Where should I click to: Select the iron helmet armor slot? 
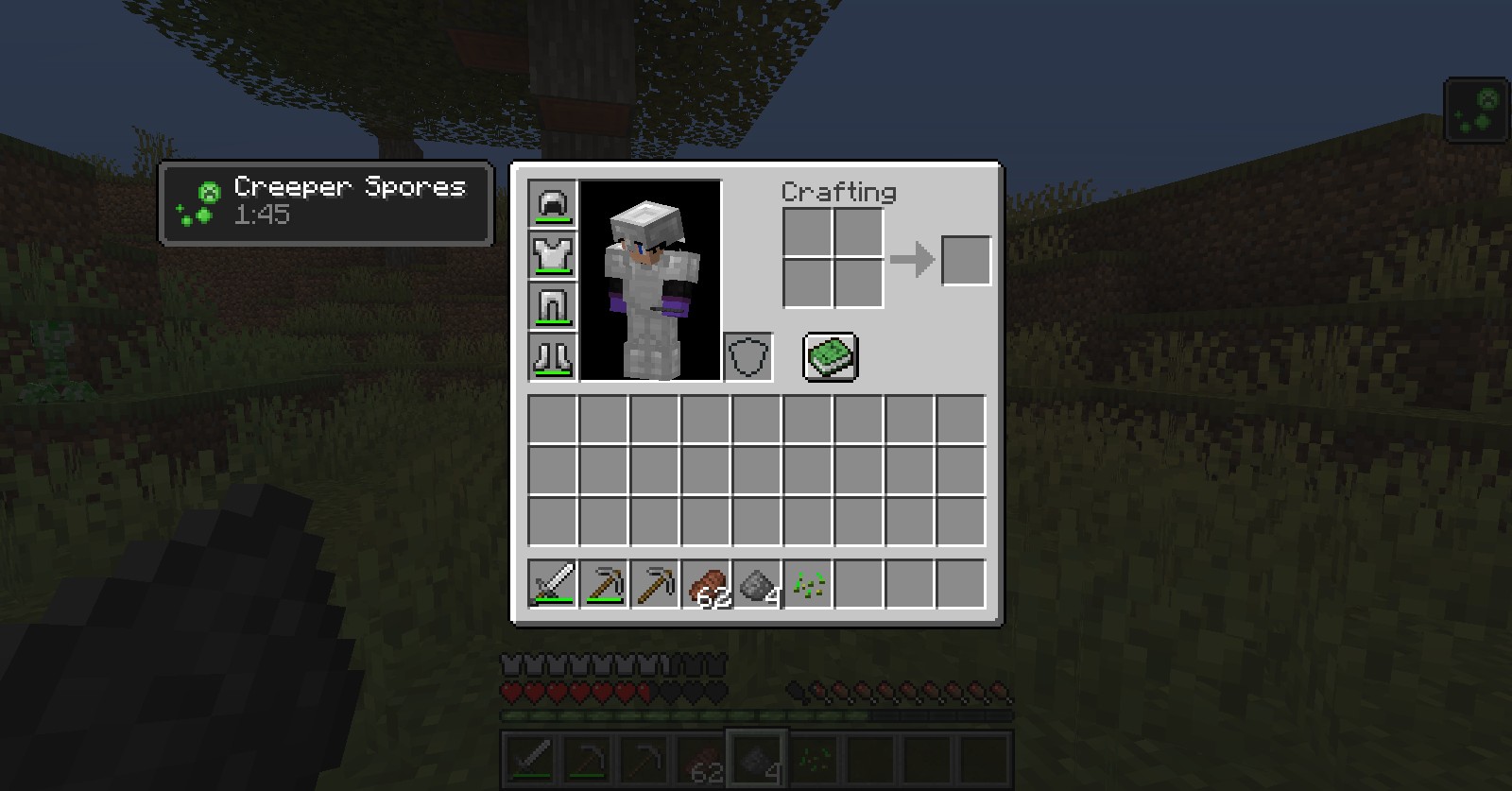[x=552, y=204]
